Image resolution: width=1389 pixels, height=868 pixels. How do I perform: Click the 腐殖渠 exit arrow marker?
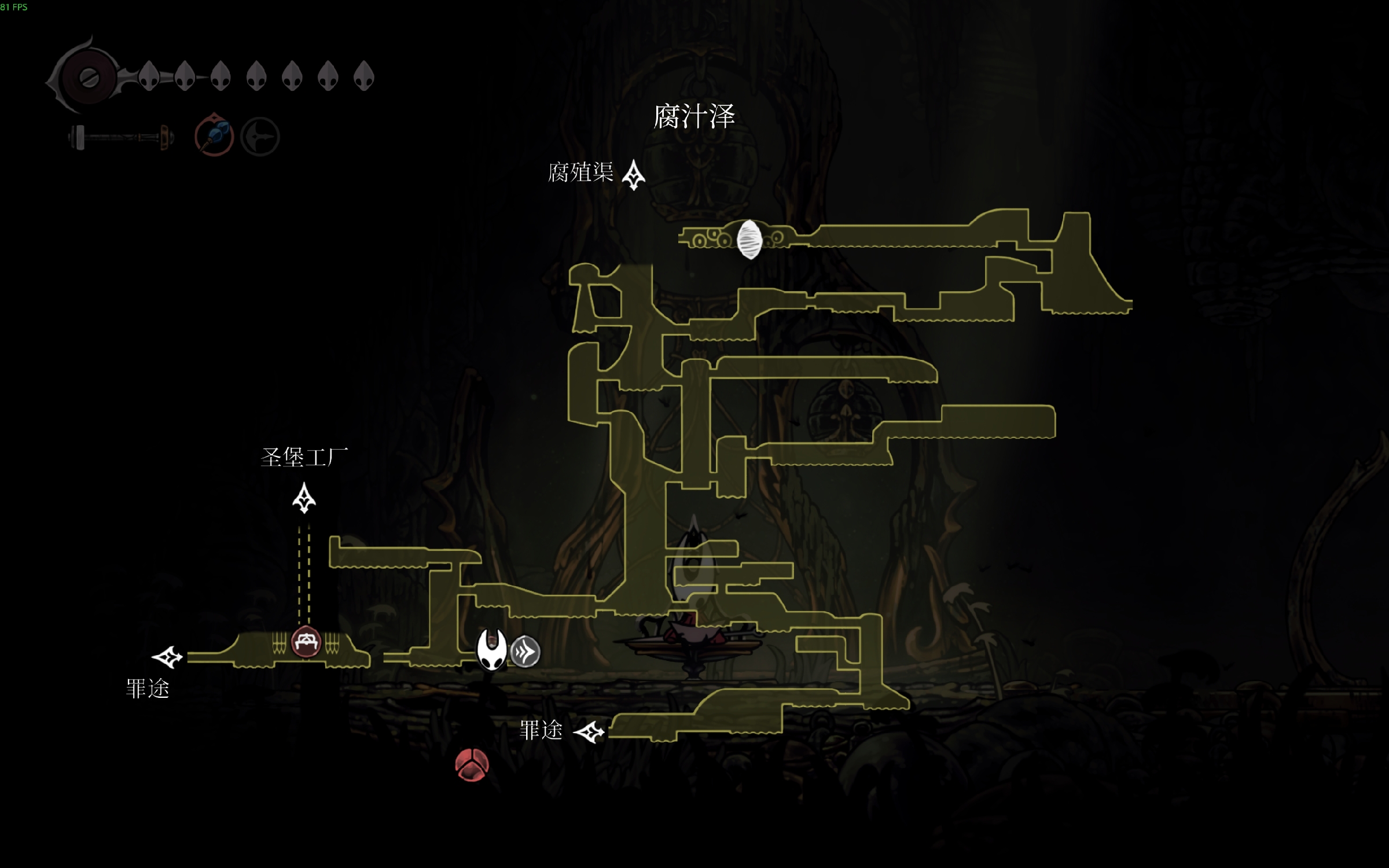click(x=633, y=174)
